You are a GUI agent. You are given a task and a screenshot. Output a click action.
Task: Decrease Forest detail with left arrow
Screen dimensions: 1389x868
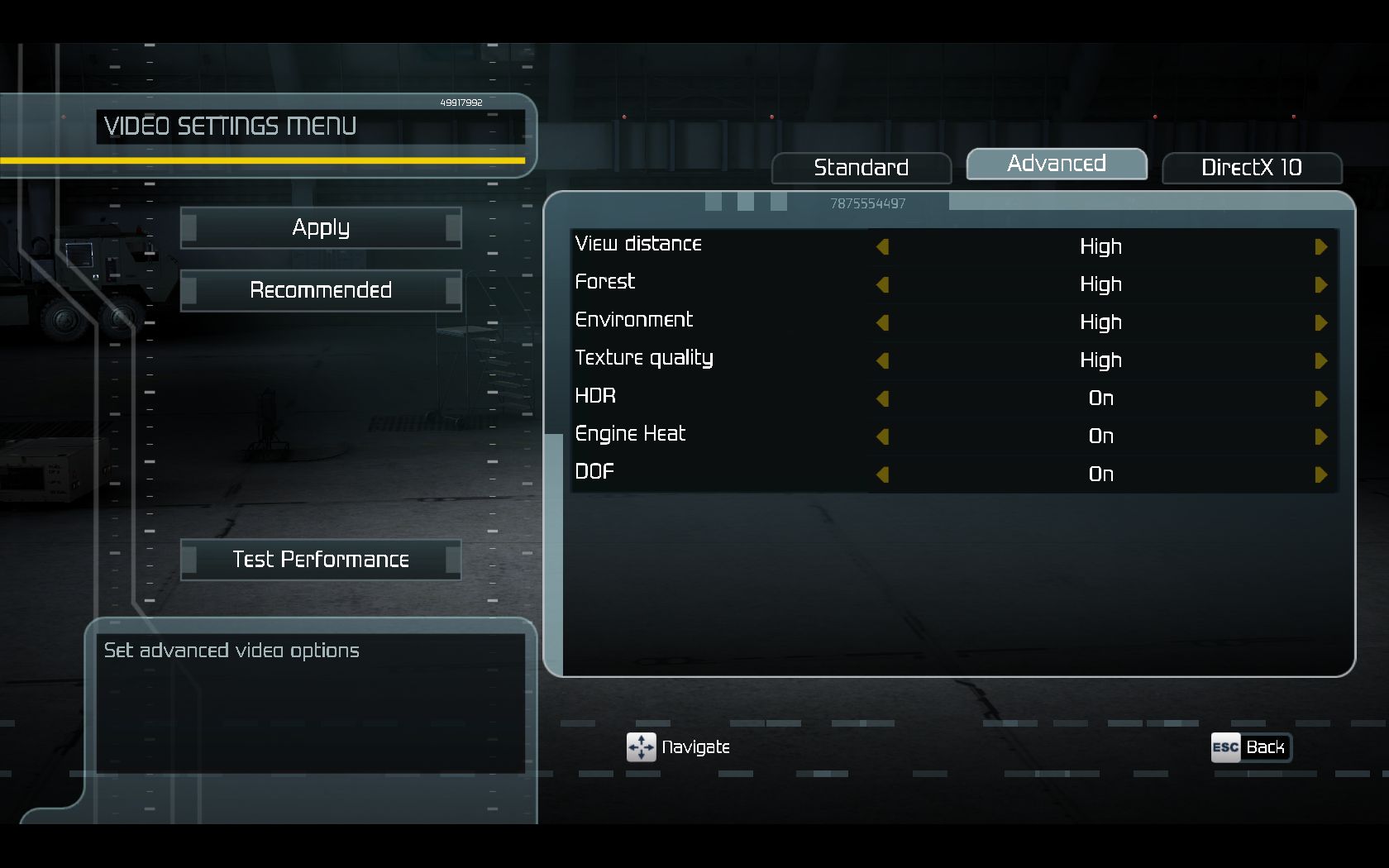tap(882, 285)
